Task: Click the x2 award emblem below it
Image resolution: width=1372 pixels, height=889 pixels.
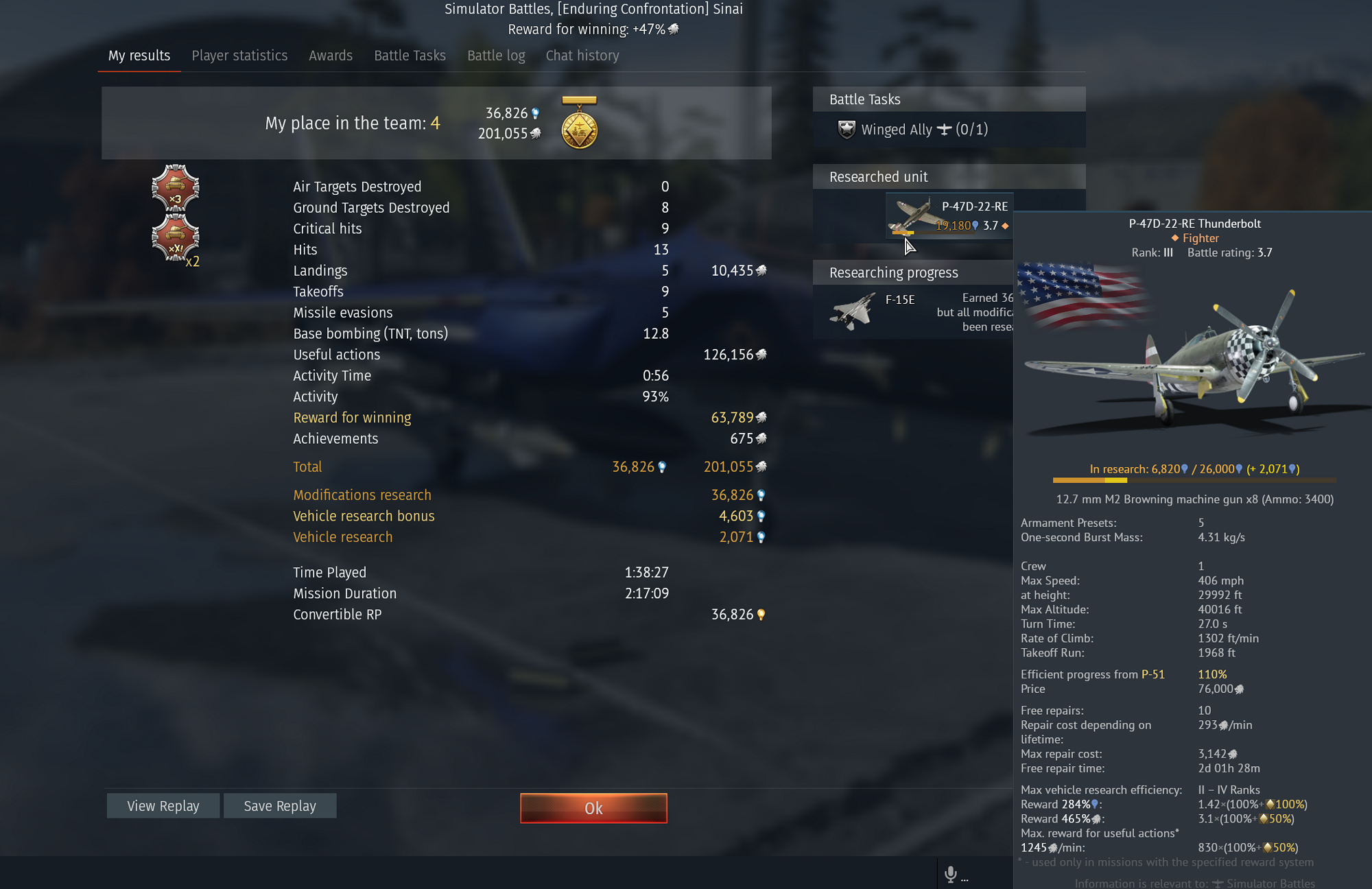Action: coord(176,237)
